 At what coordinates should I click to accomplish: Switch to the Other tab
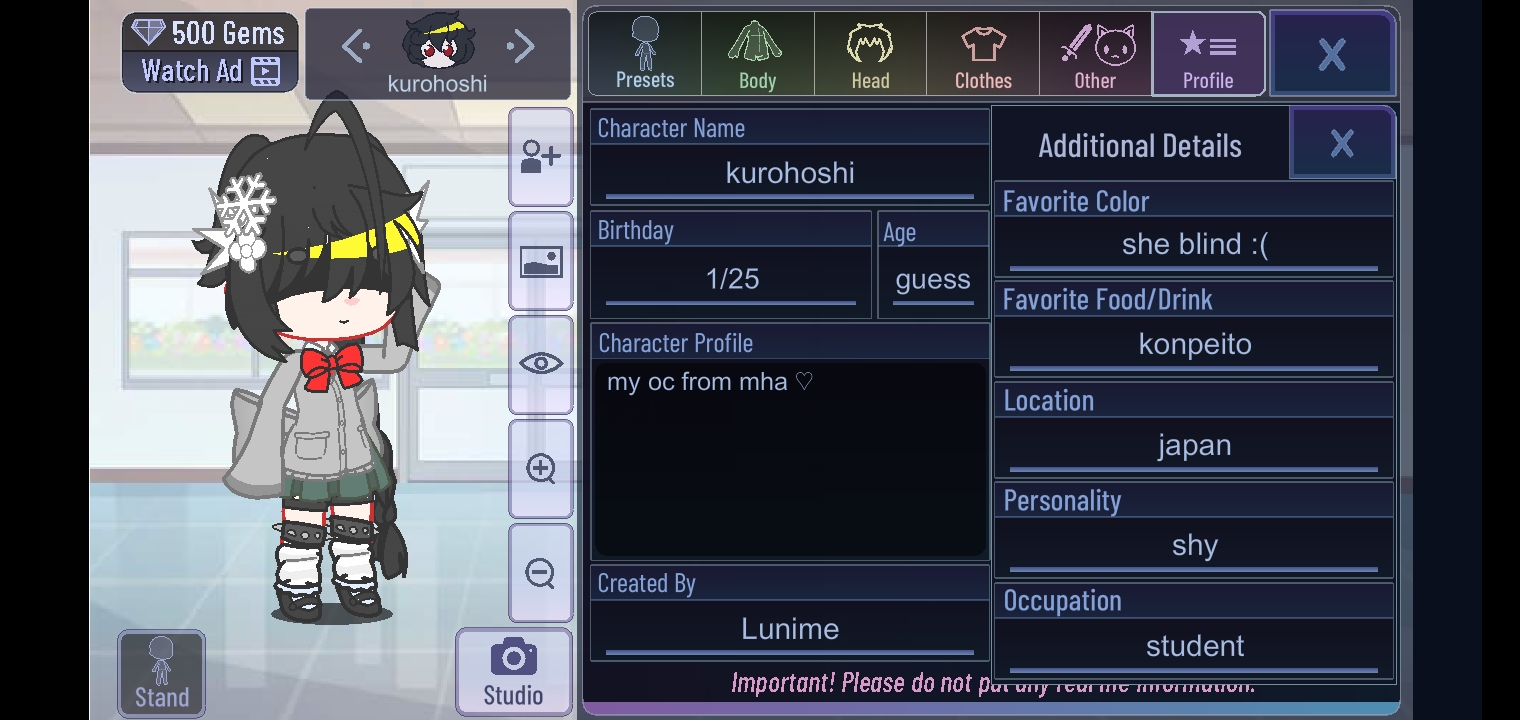pyautogui.click(x=1095, y=55)
